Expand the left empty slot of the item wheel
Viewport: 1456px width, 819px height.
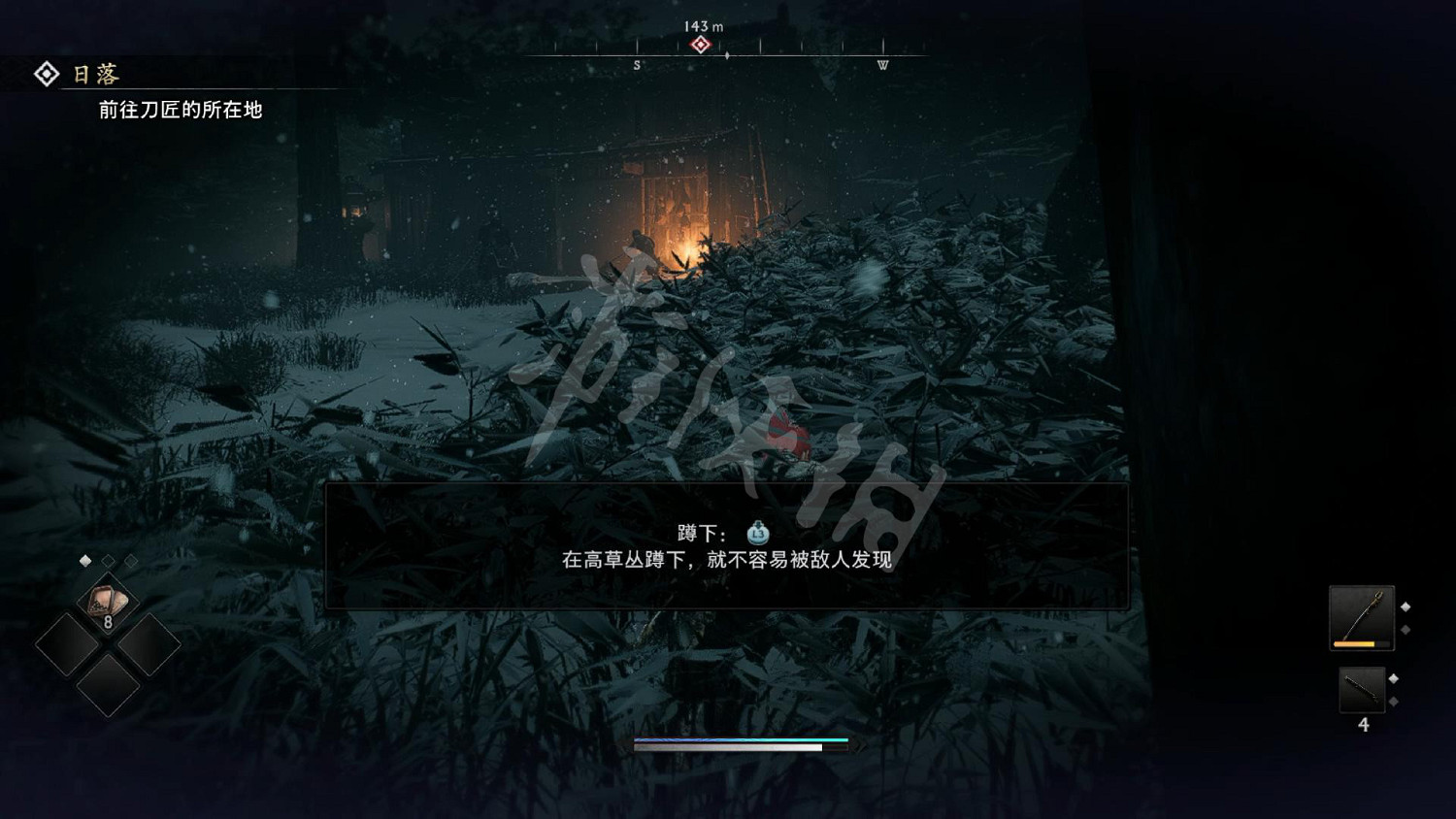coord(71,643)
